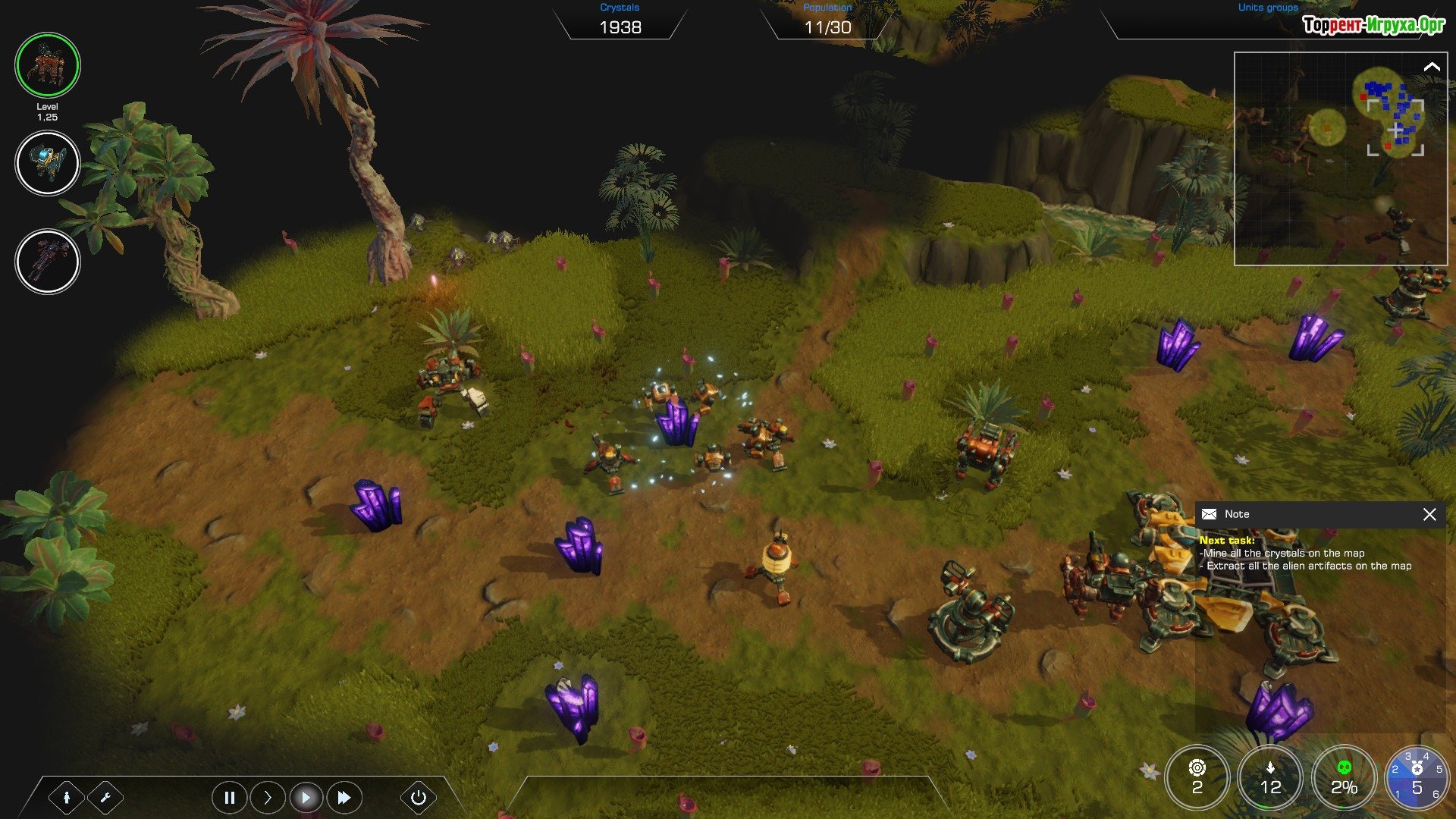Image resolution: width=1456 pixels, height=819 pixels.
Task: Open the wrench settings button
Action: coord(105,797)
